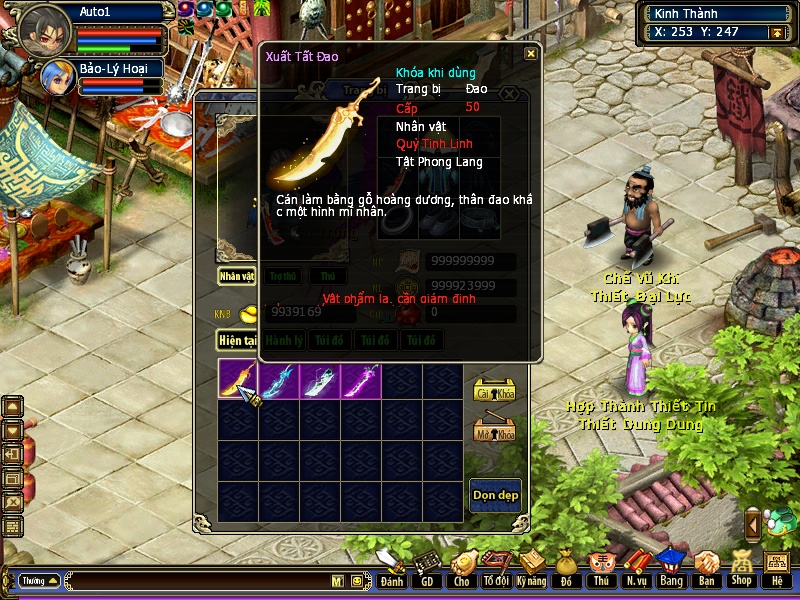
Task: Open the Tổ đội party menu
Action: coord(496,572)
